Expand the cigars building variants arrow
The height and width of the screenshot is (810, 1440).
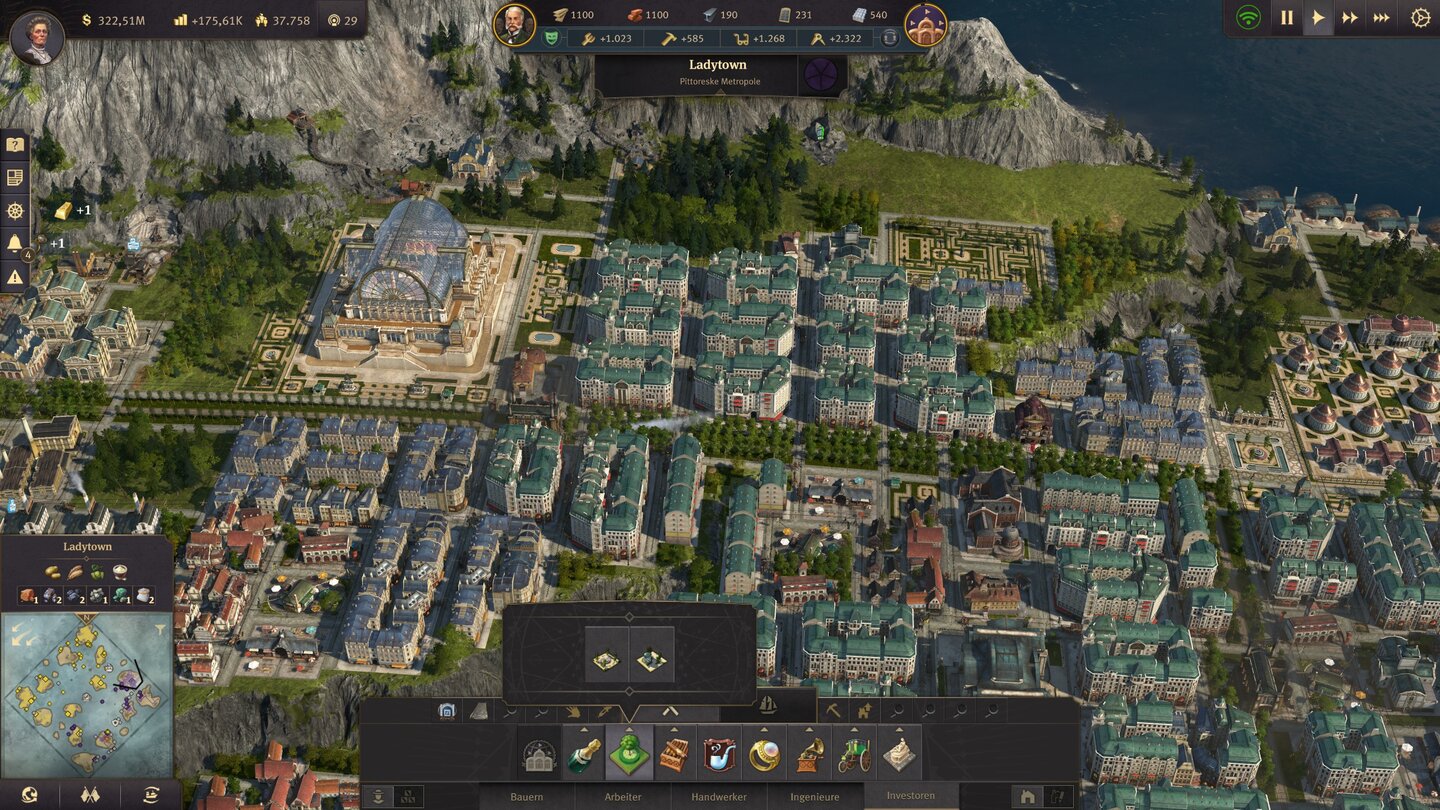673,729
